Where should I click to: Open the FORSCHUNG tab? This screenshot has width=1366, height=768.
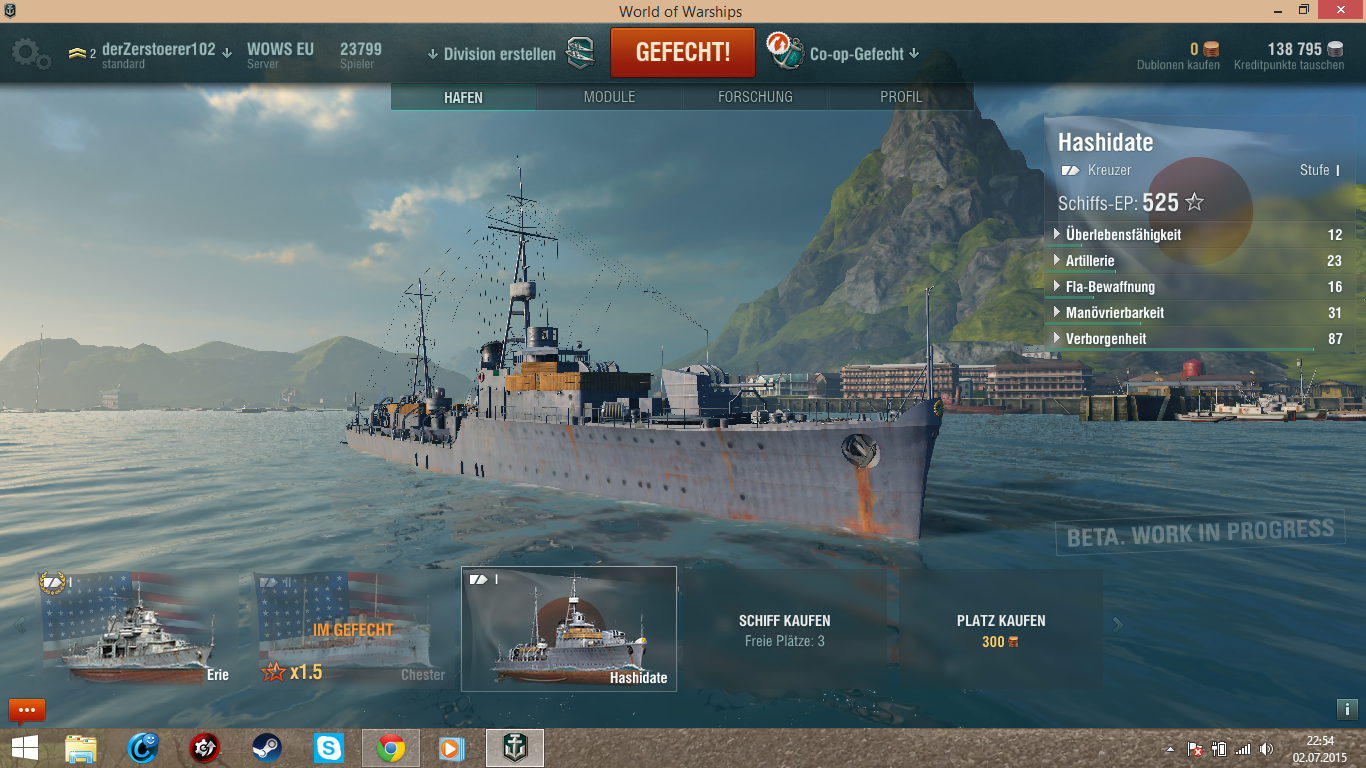click(755, 97)
